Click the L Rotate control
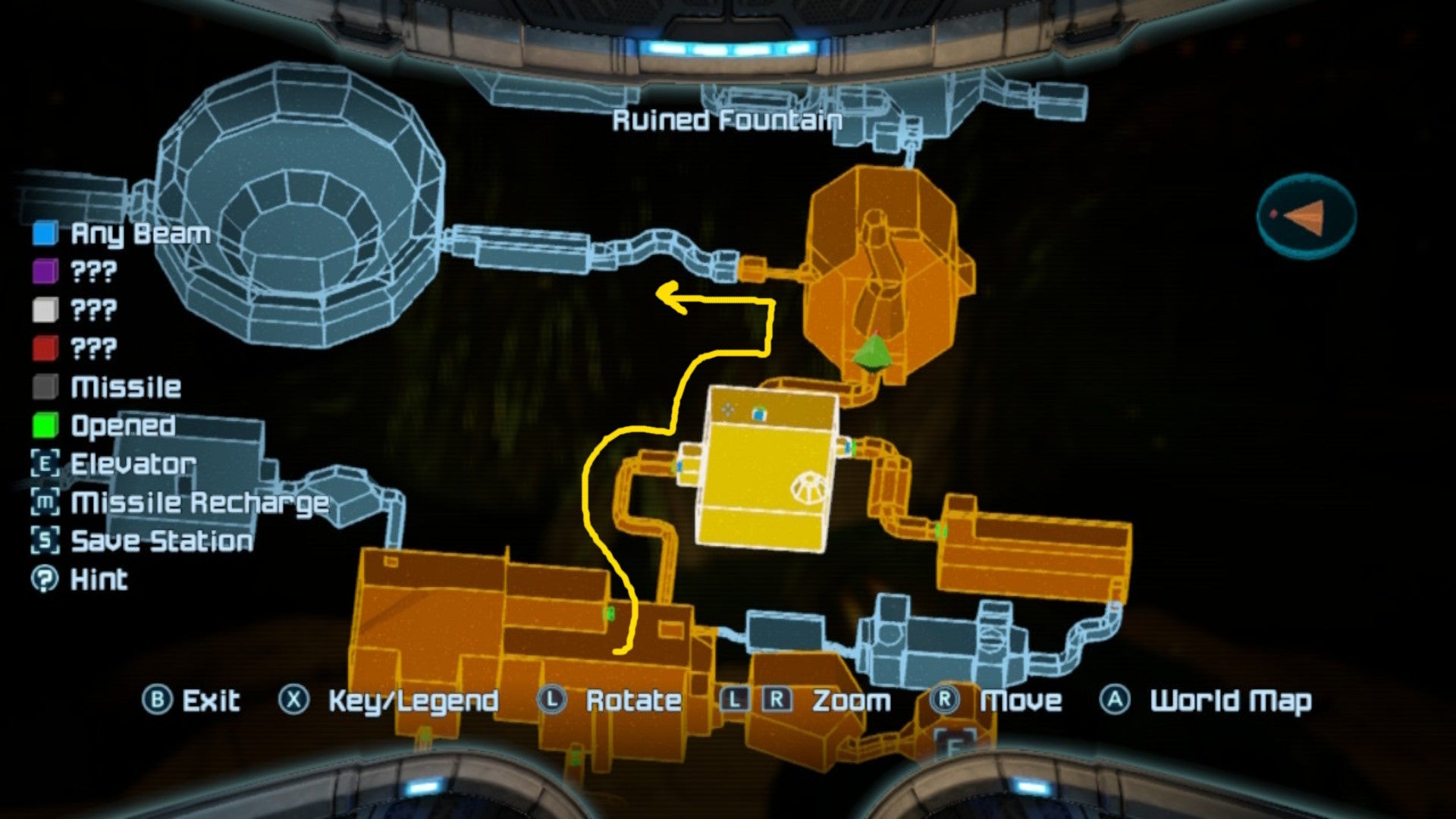The width and height of the screenshot is (1456, 819). [x=553, y=701]
